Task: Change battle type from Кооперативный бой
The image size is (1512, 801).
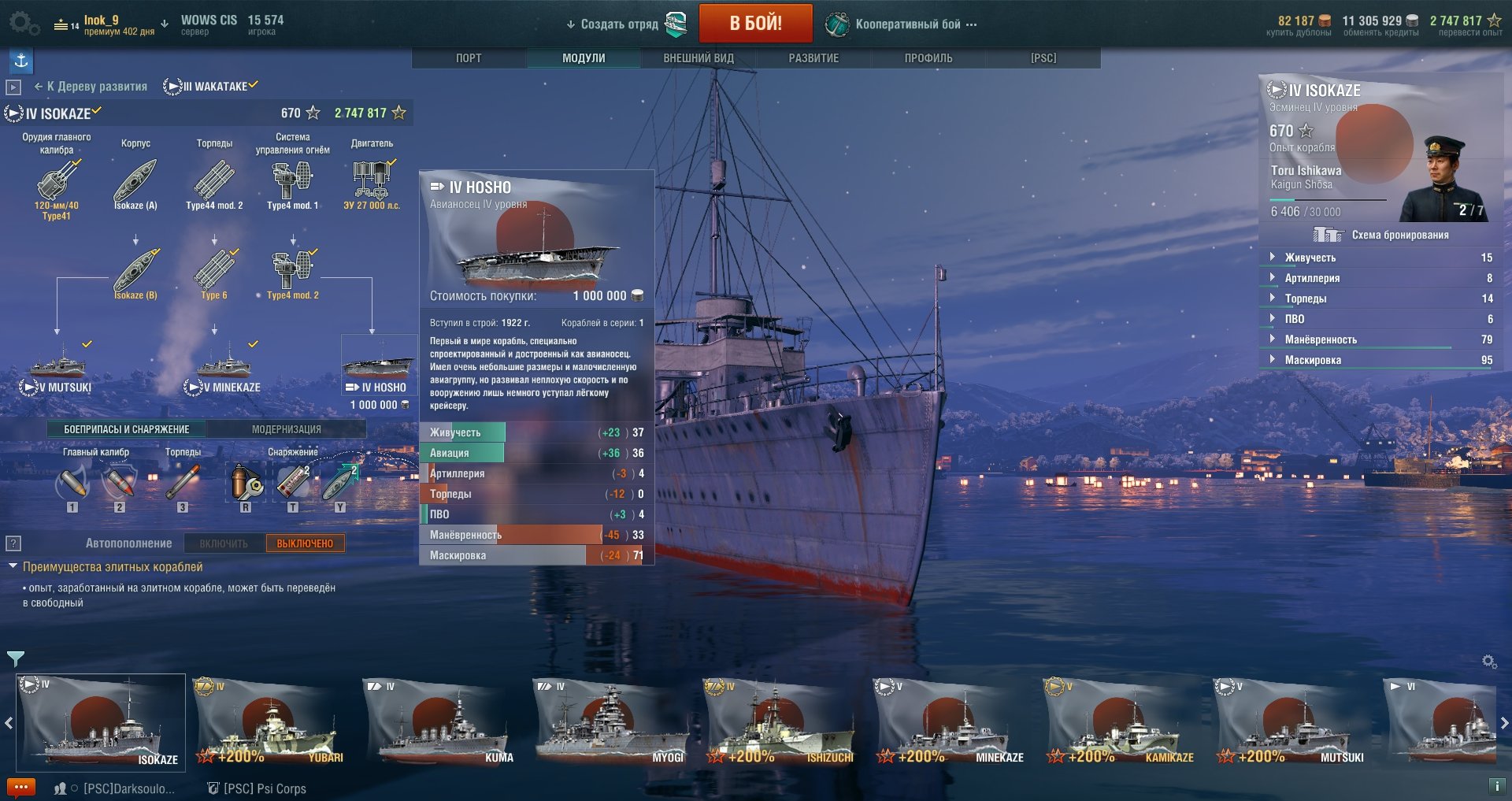Action: point(908,24)
